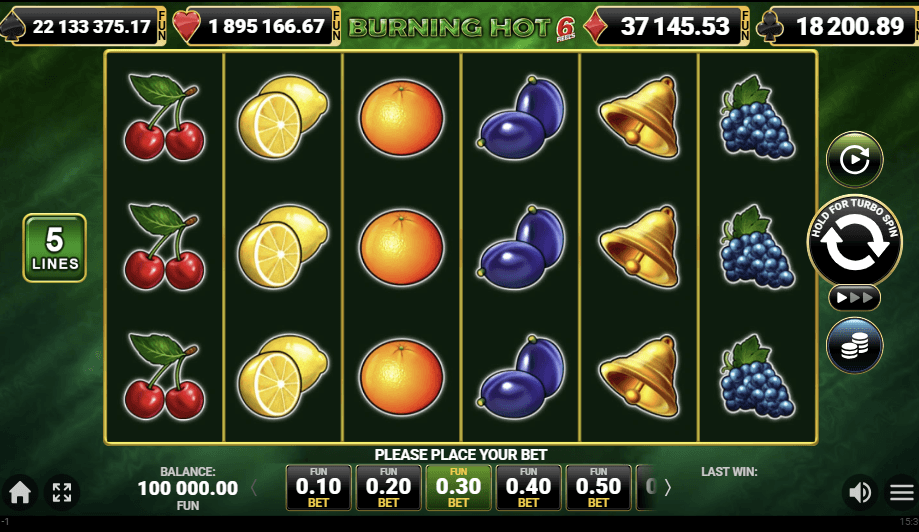Select the 5 Lines button

55,247
